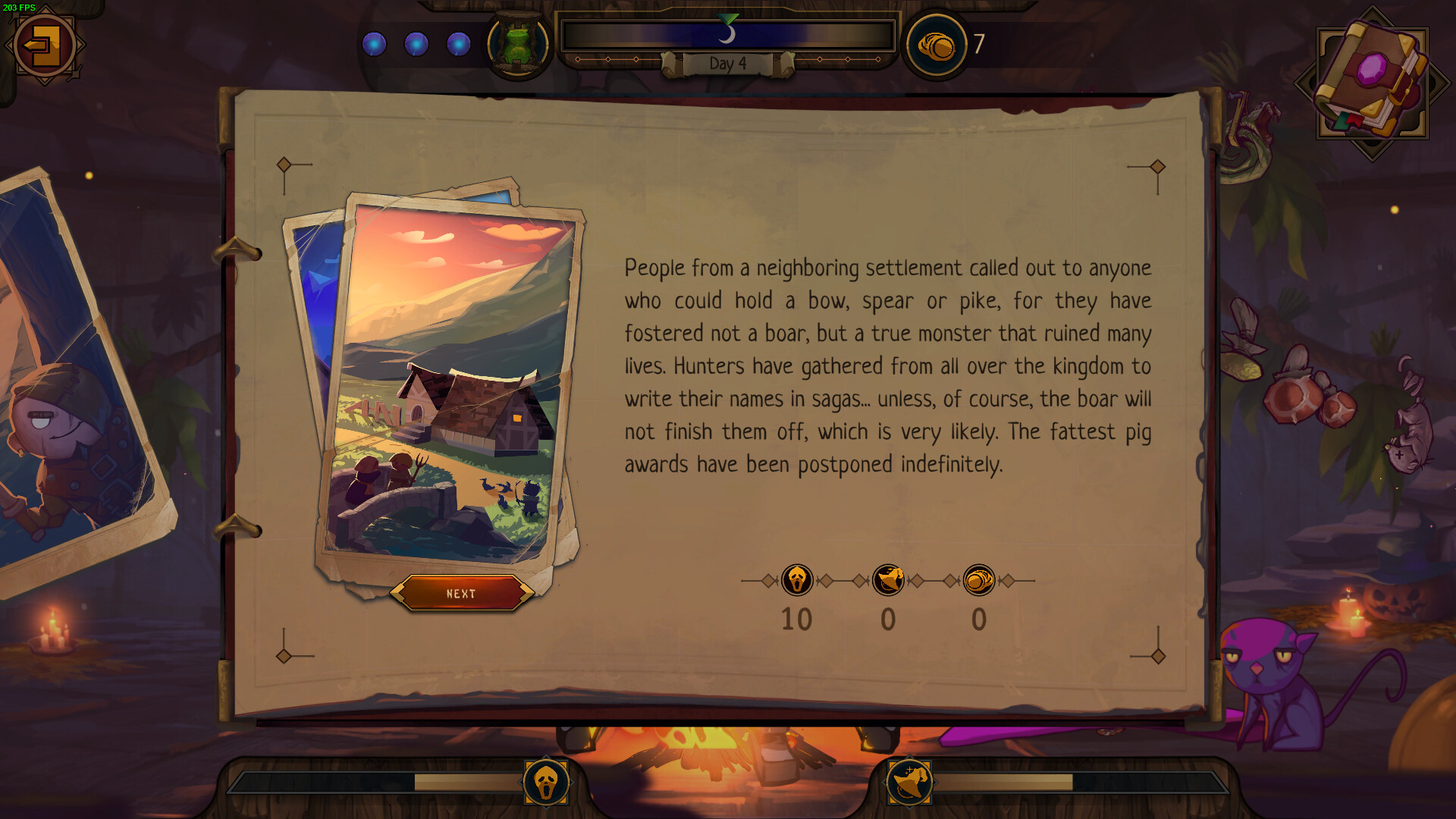This screenshot has height=819, width=1456.
Task: Open the Day 4 tab on the progress bar
Action: click(729, 64)
